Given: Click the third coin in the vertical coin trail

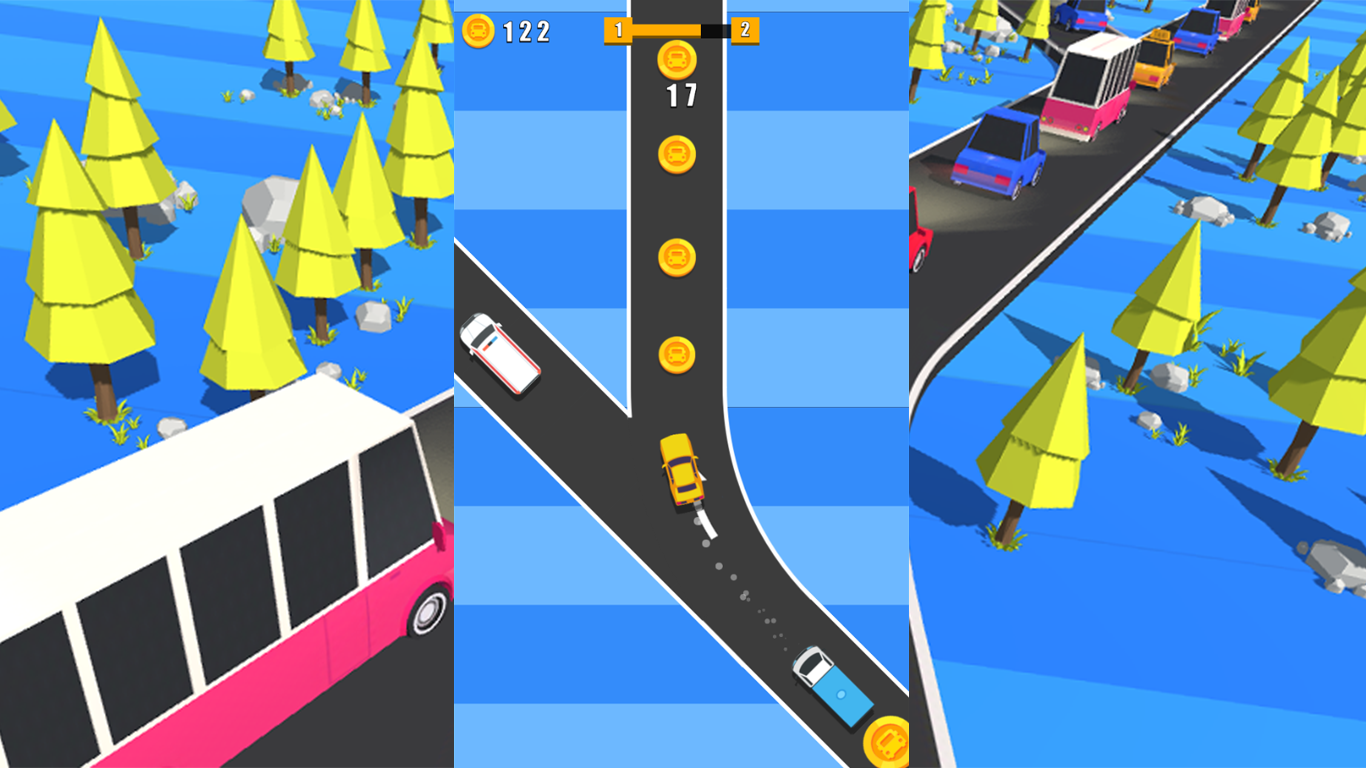Looking at the screenshot, I should [x=677, y=255].
